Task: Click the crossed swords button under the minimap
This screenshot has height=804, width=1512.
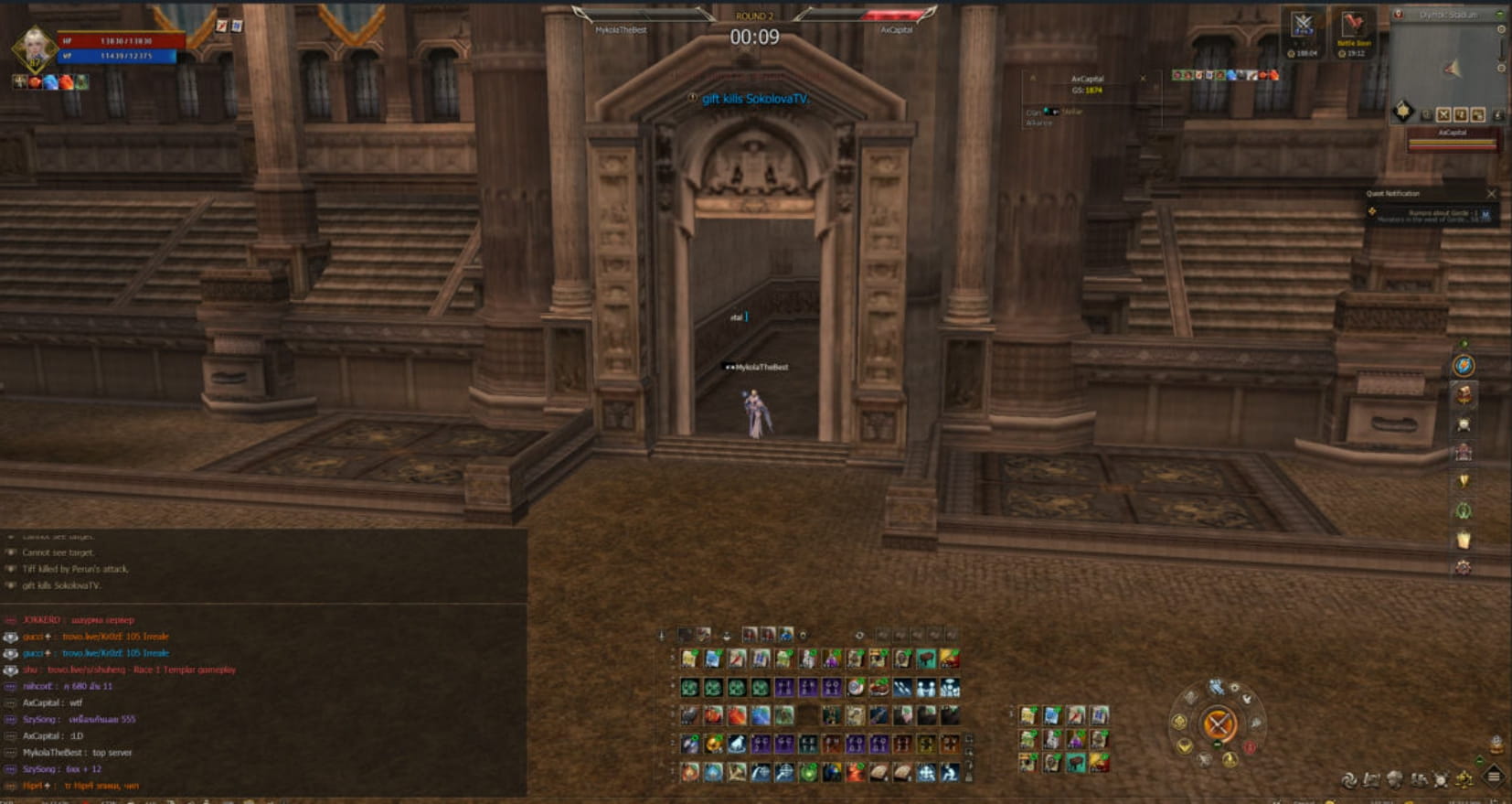Action: click(1443, 114)
